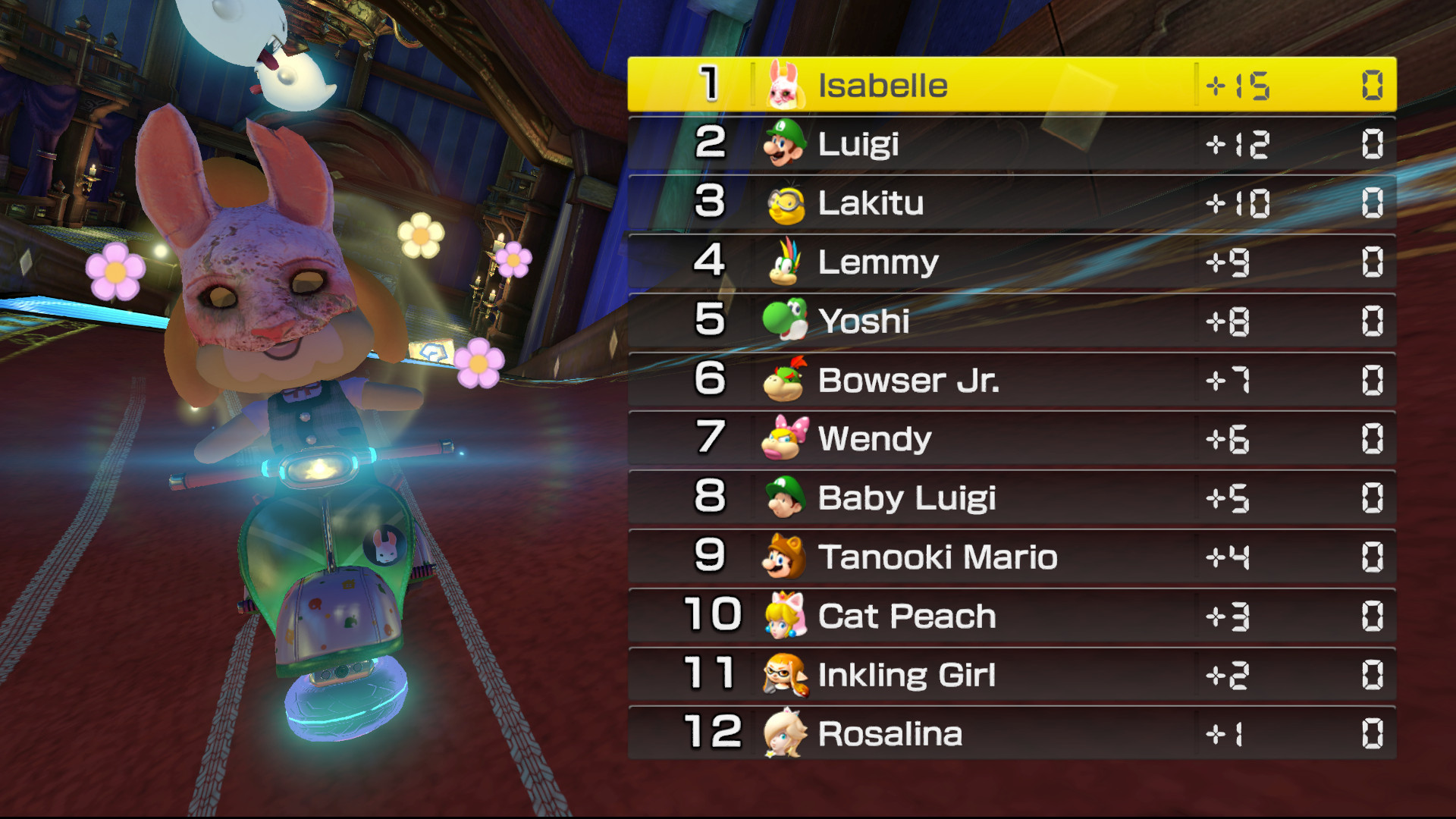Click Luigi's character portrait icon
Screen dimensions: 1456x819
tap(784, 144)
